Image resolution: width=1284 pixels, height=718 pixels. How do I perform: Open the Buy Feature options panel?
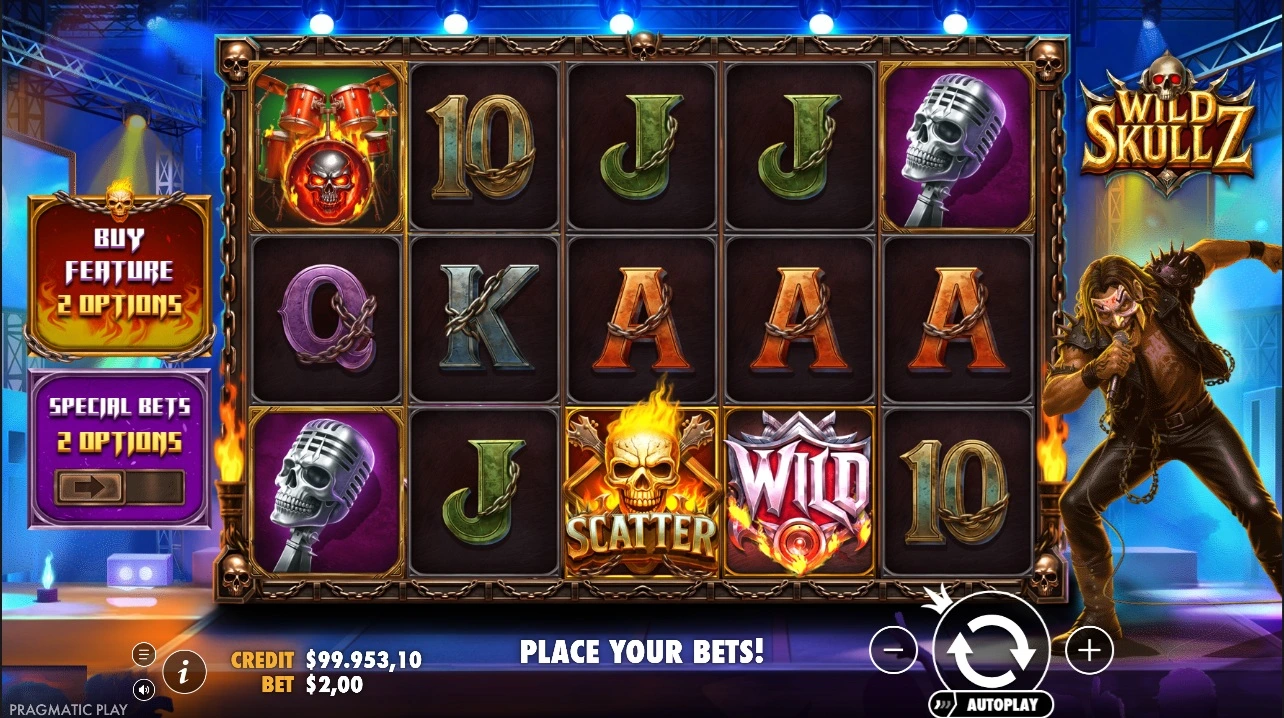click(120, 273)
